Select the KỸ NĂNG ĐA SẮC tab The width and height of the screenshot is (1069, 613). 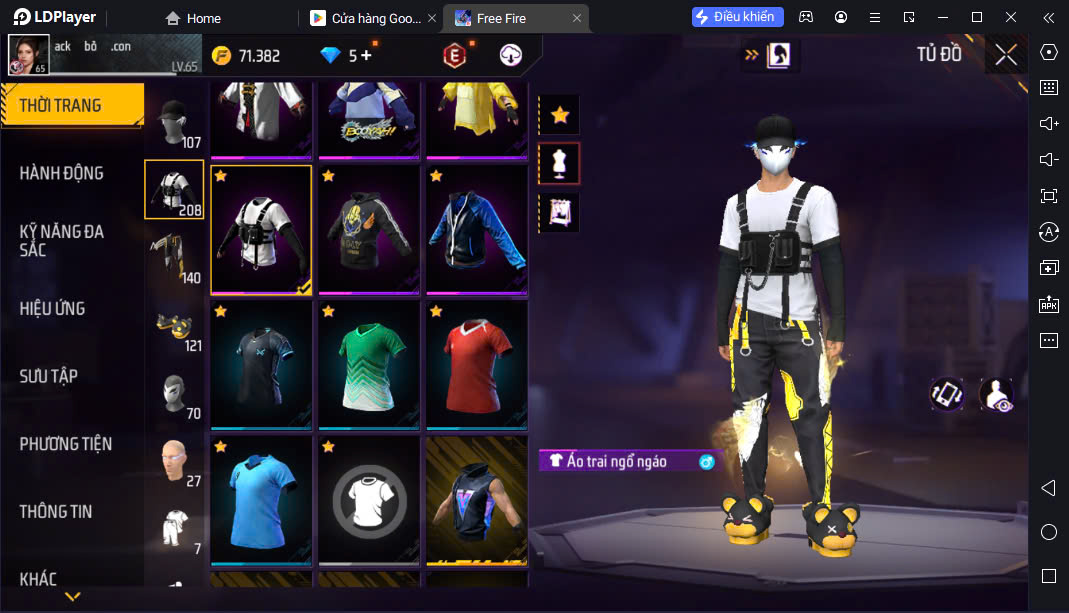(62, 240)
